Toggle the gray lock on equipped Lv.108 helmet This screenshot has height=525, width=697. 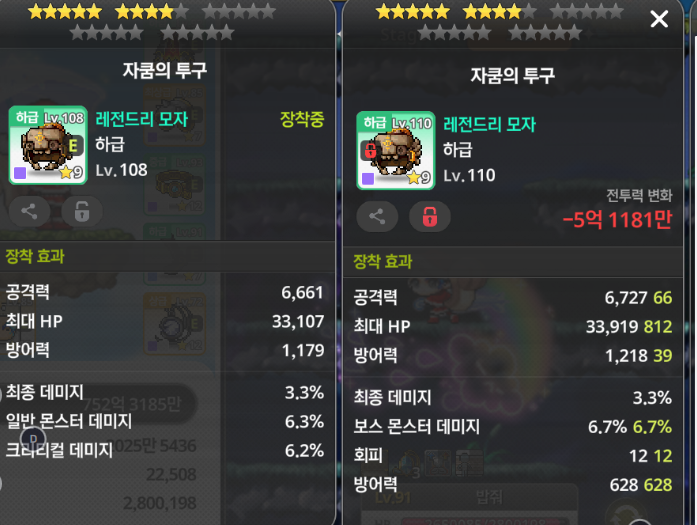[x=81, y=211]
